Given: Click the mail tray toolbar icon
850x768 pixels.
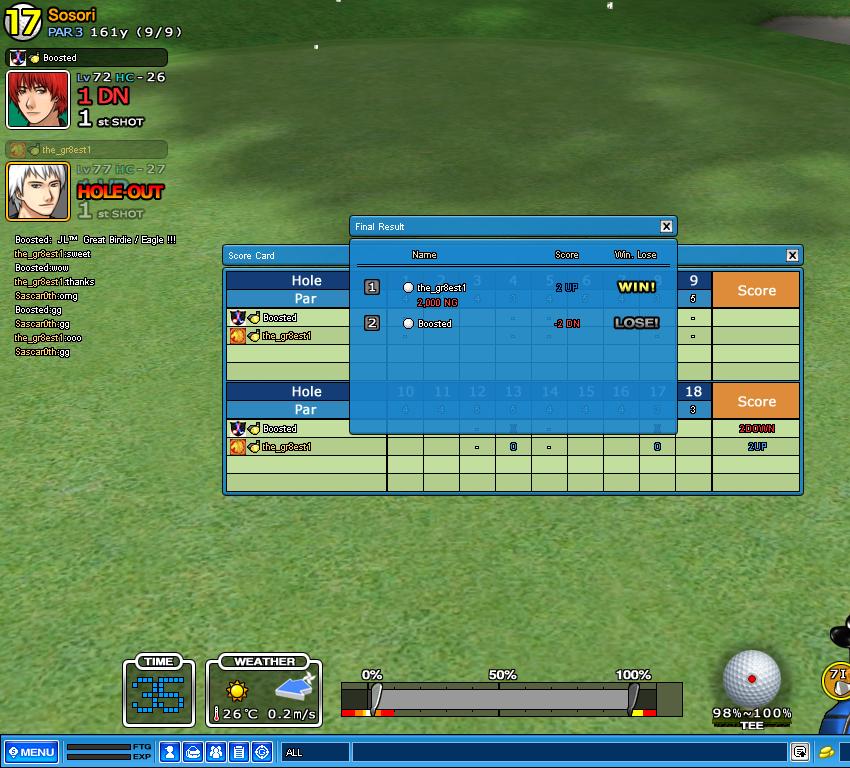Looking at the screenshot, I should (193, 752).
